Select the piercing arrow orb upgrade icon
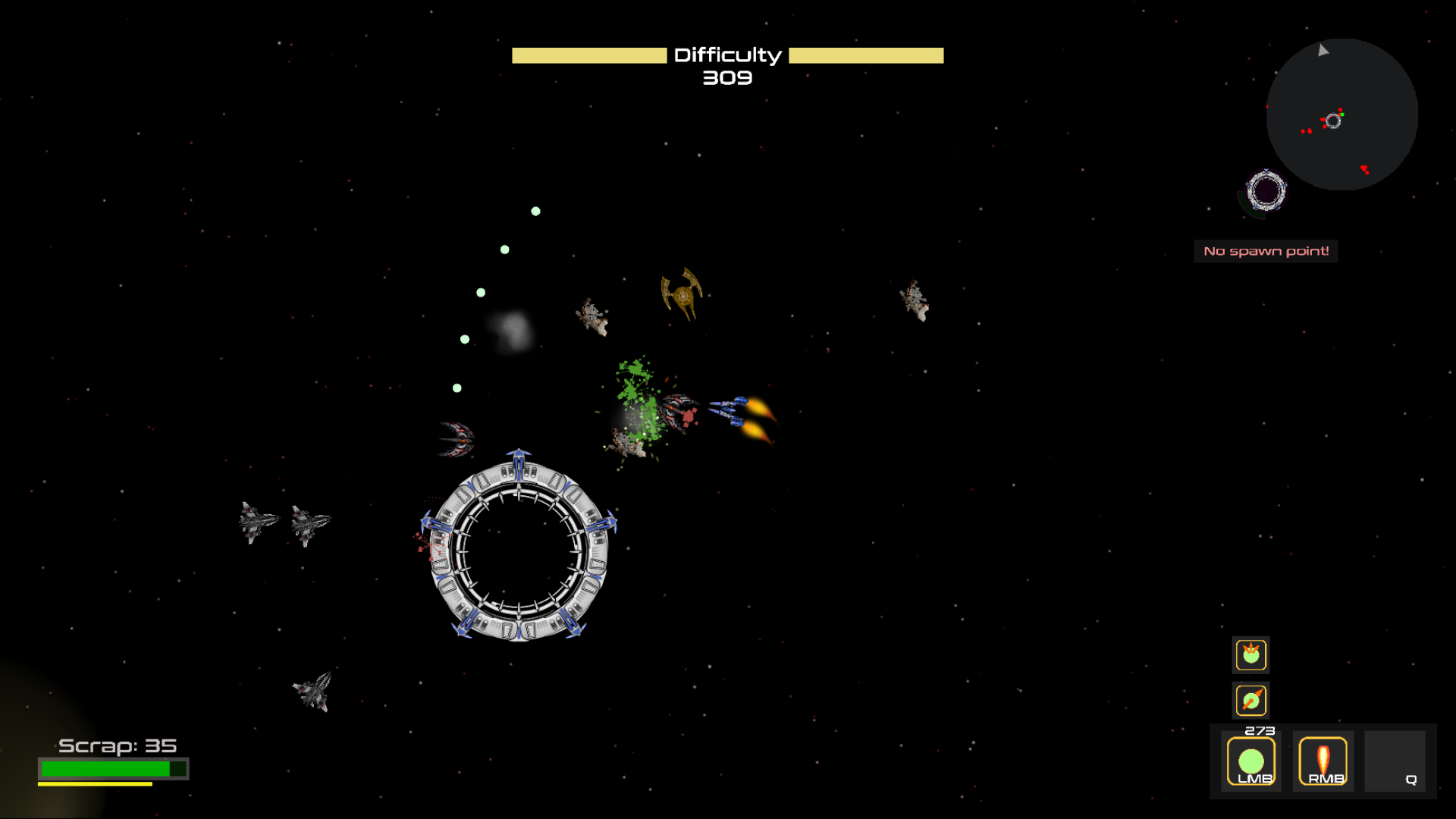This screenshot has height=819, width=1456. [1250, 700]
